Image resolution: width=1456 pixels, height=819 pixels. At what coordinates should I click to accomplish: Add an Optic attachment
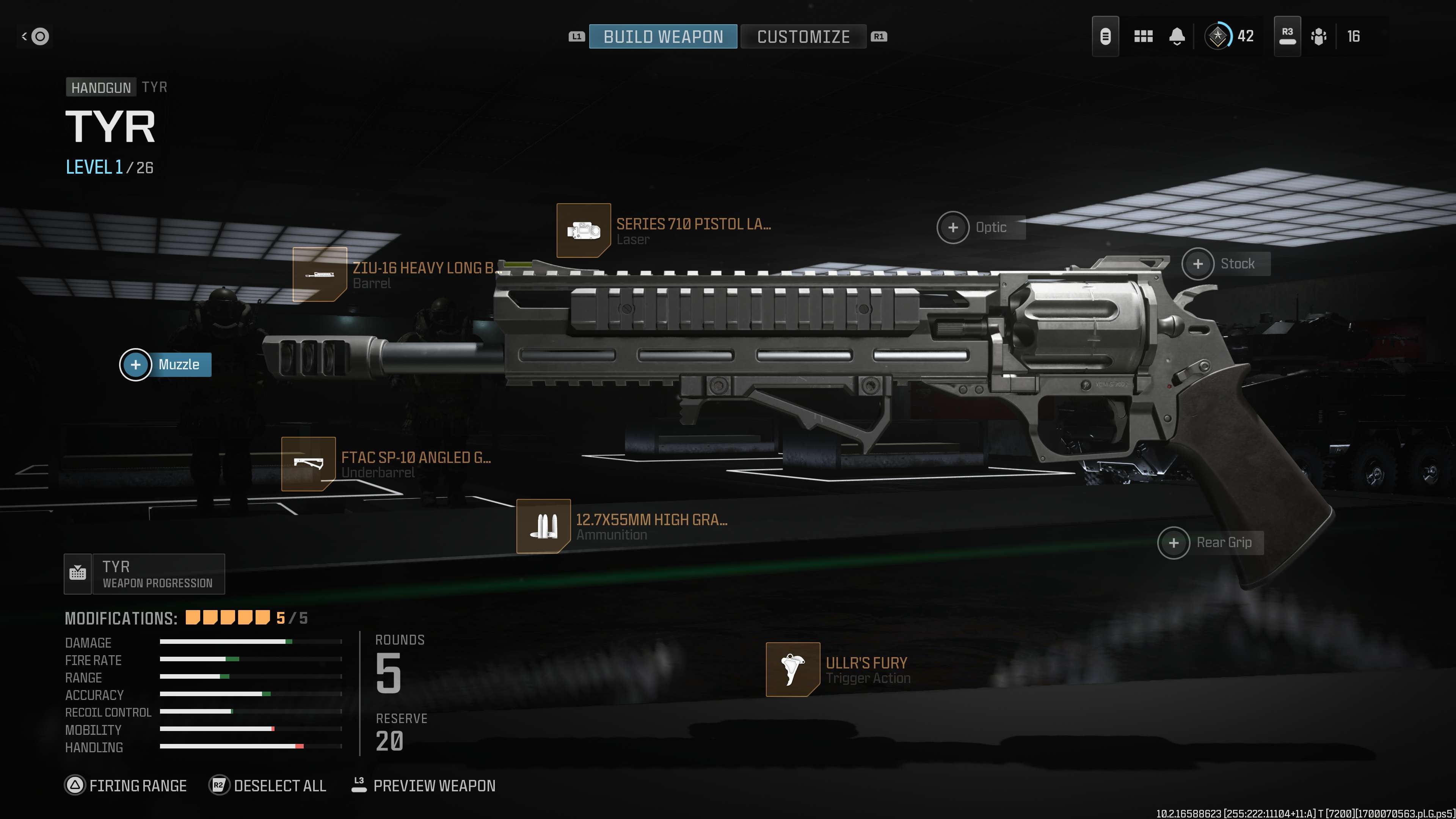pos(953,227)
